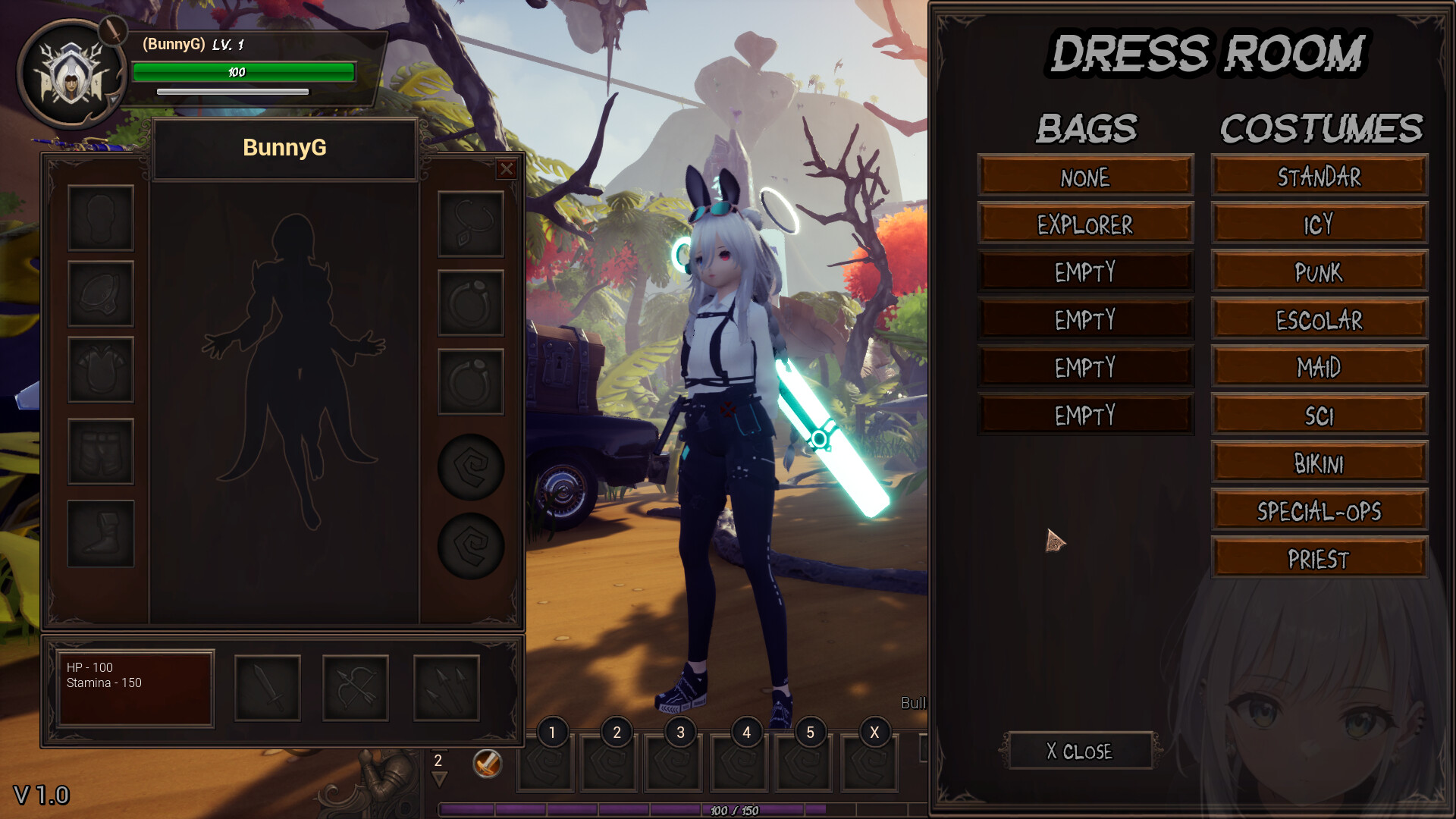Select the NONE bag option
Viewport: 1456px width, 819px height.
click(x=1085, y=177)
